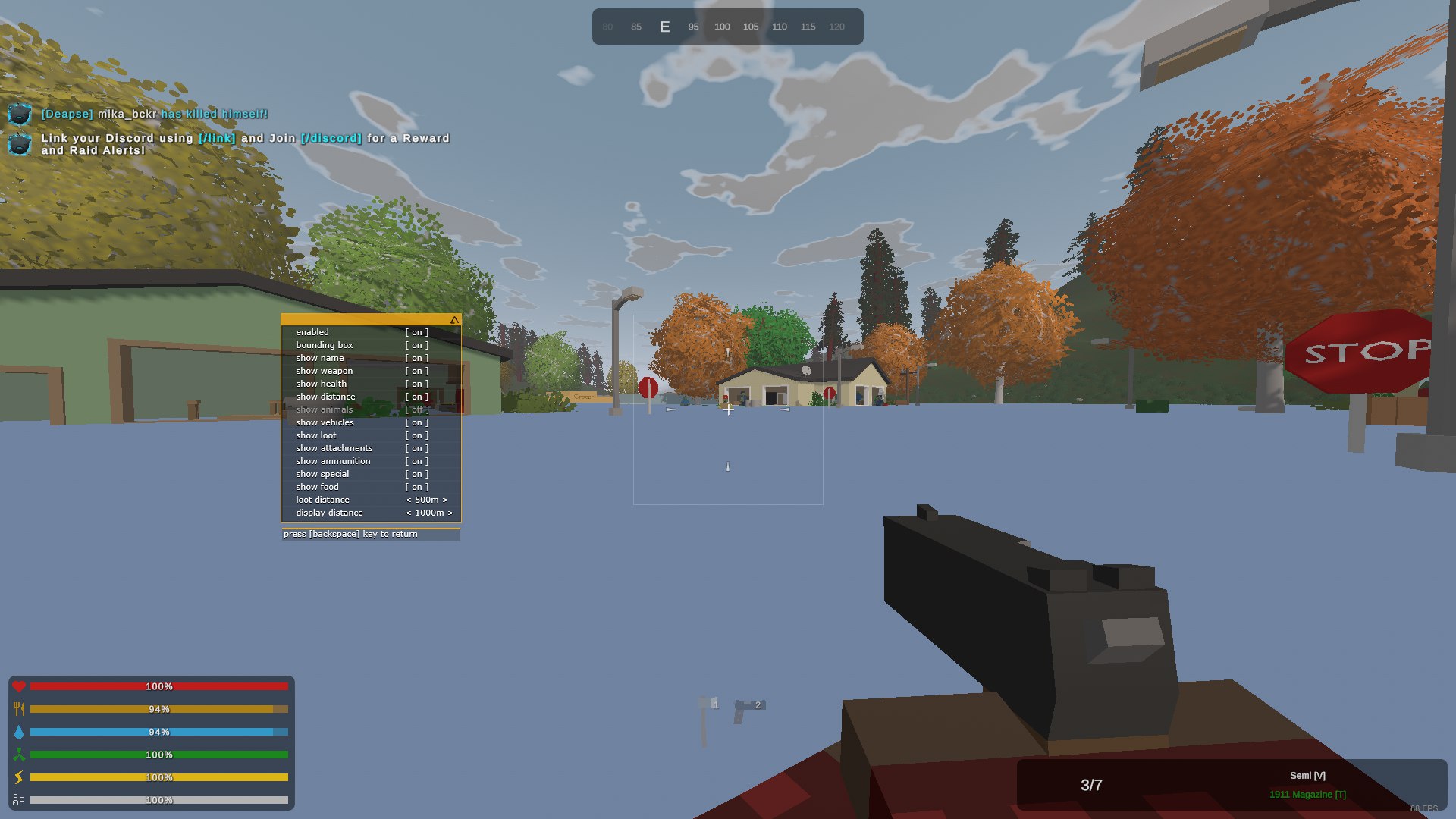Click the green radiation immunity icon
1456x819 pixels.
[20, 755]
